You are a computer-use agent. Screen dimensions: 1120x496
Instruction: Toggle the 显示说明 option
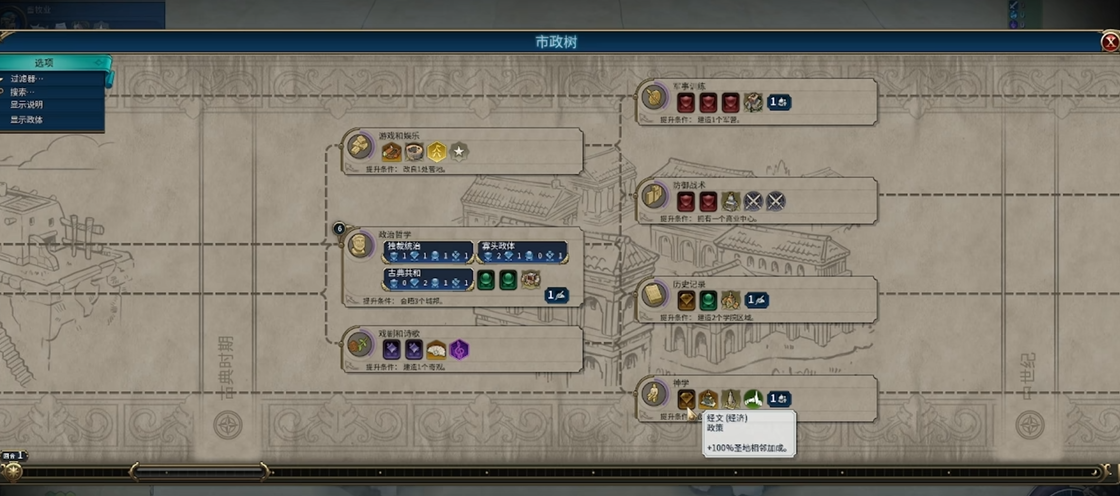[27, 105]
